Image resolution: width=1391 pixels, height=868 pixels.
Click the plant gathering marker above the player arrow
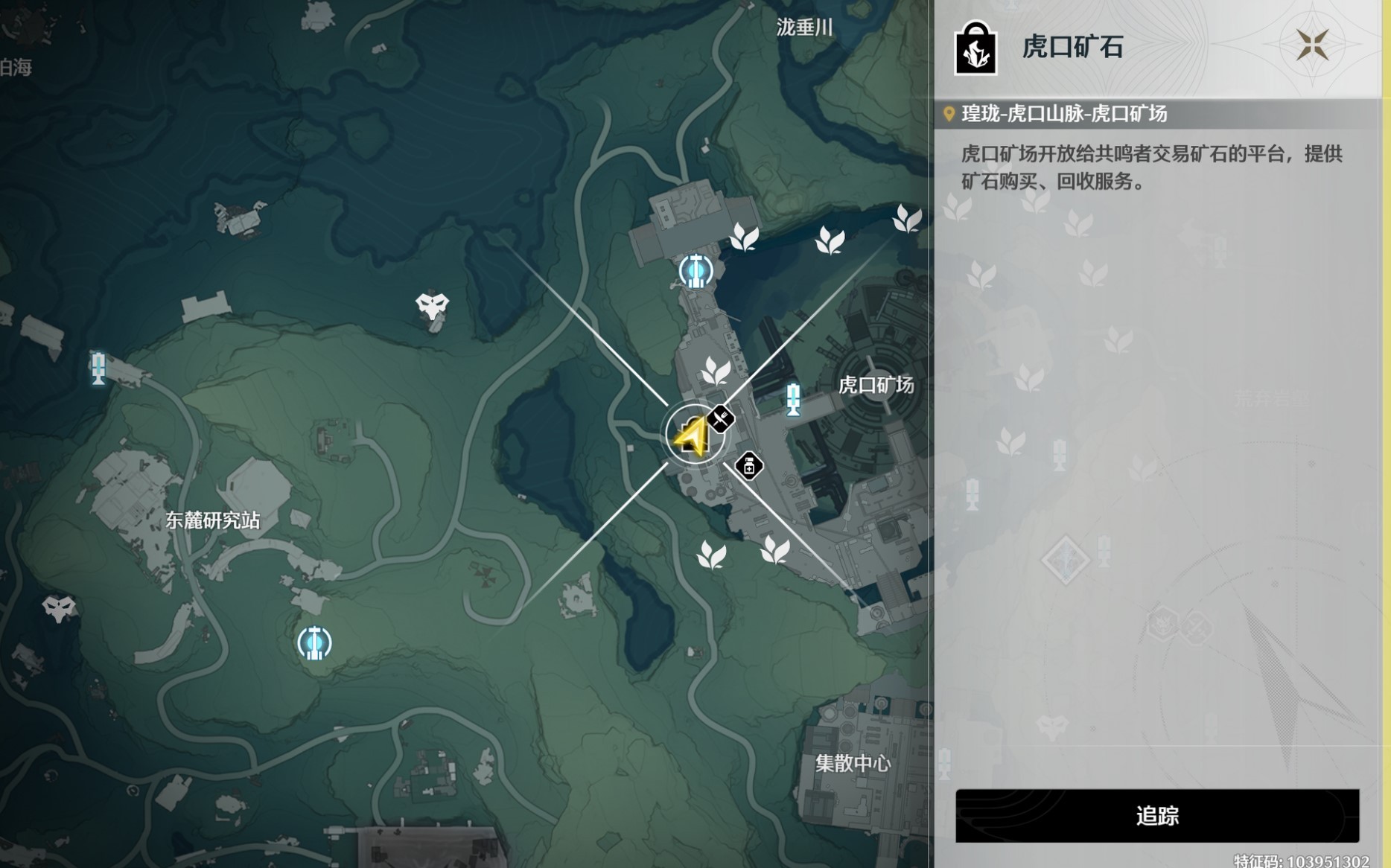pos(716,369)
